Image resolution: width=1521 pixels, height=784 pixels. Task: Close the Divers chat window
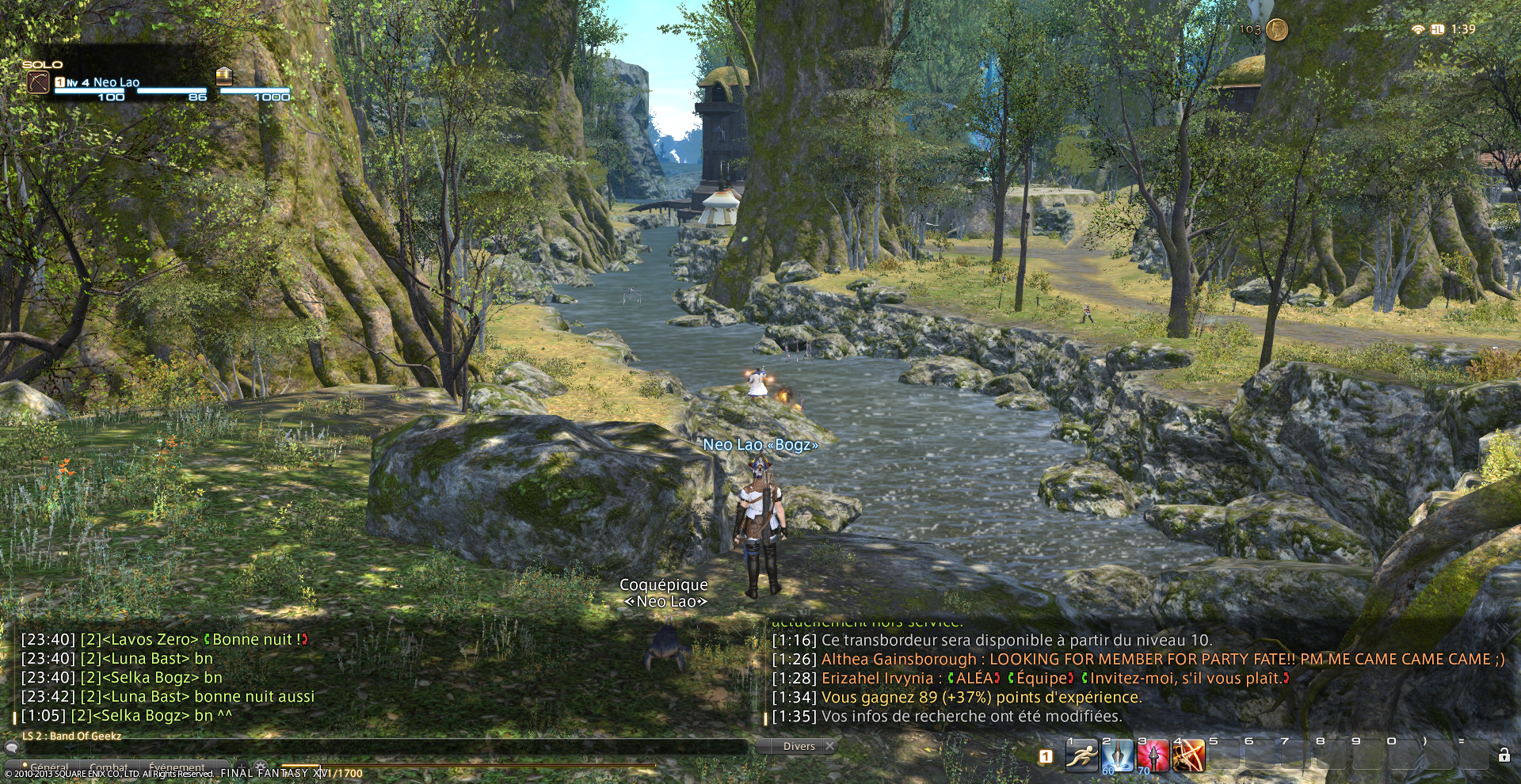[829, 746]
